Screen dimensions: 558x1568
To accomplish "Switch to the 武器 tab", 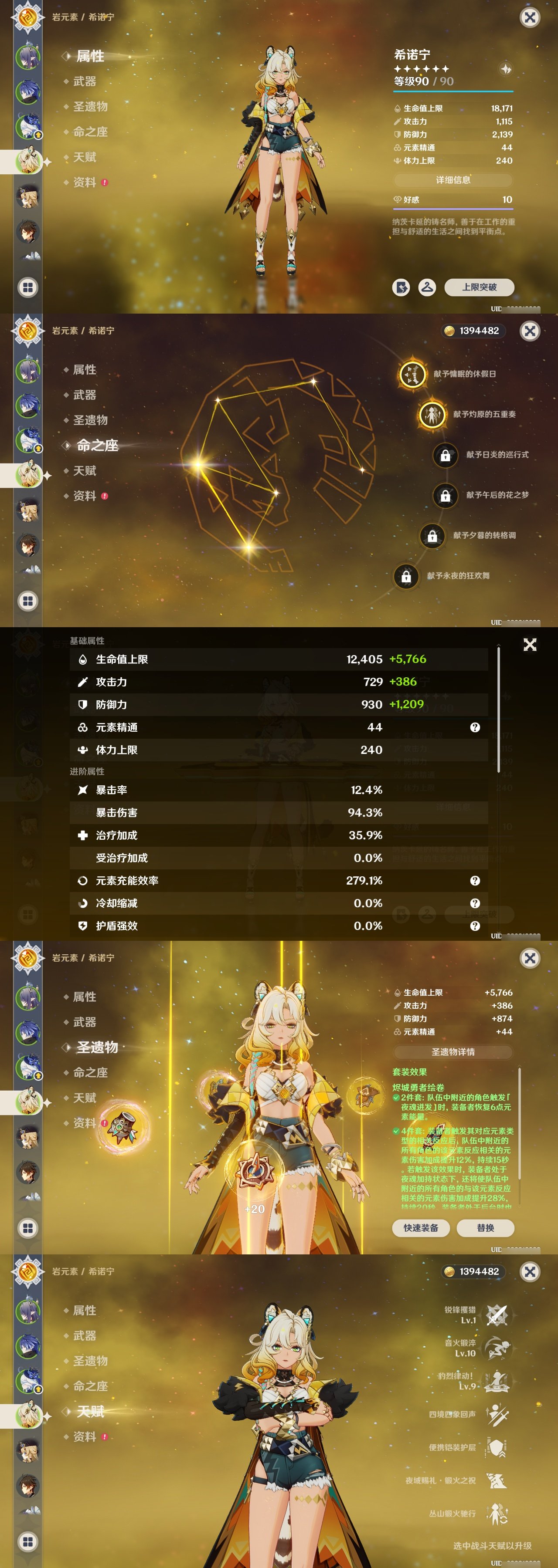I will pyautogui.click(x=85, y=82).
